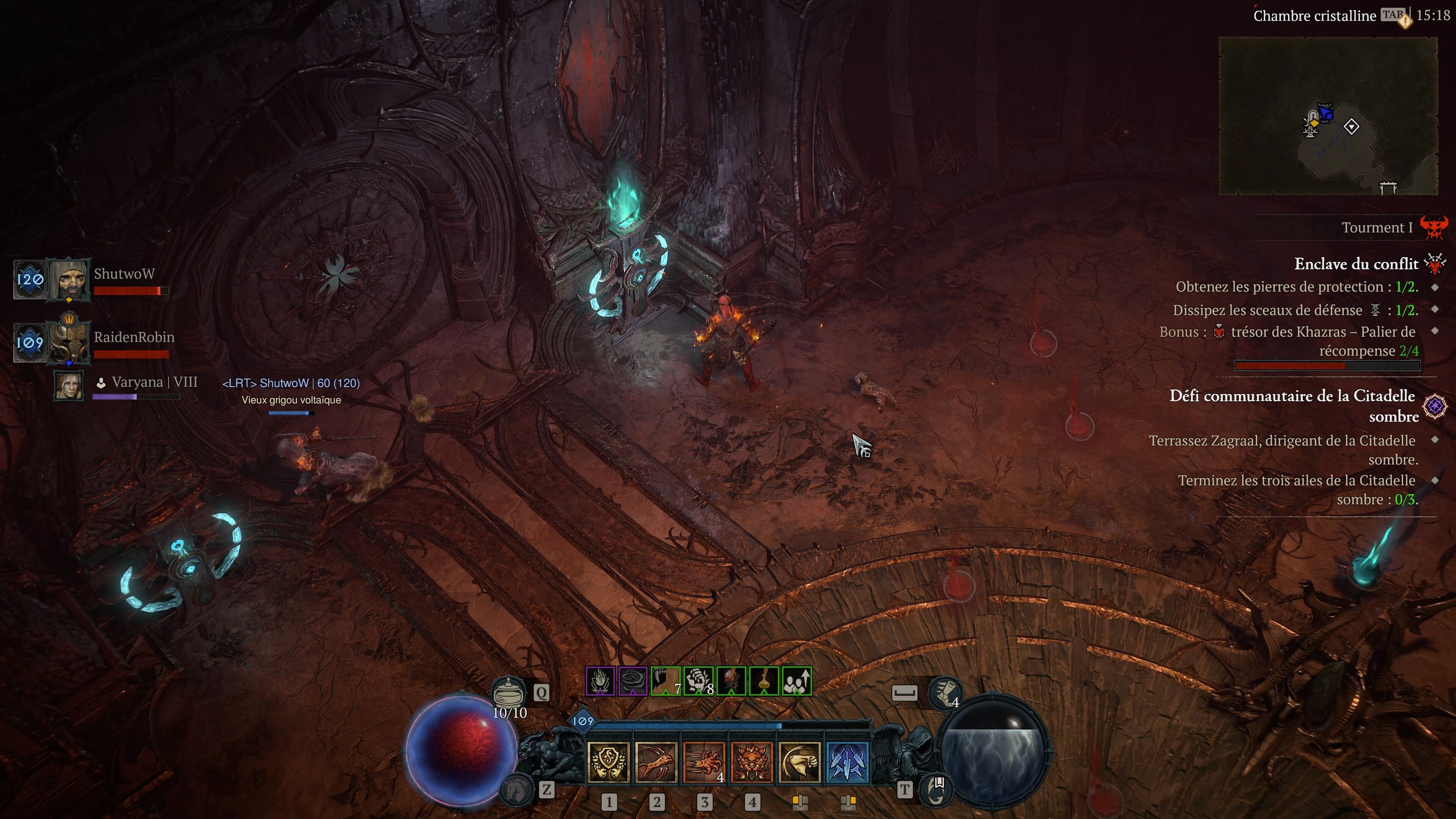Screen dimensions: 1456x819
Task: Use the leaping leopard skill
Action: (x=656, y=762)
